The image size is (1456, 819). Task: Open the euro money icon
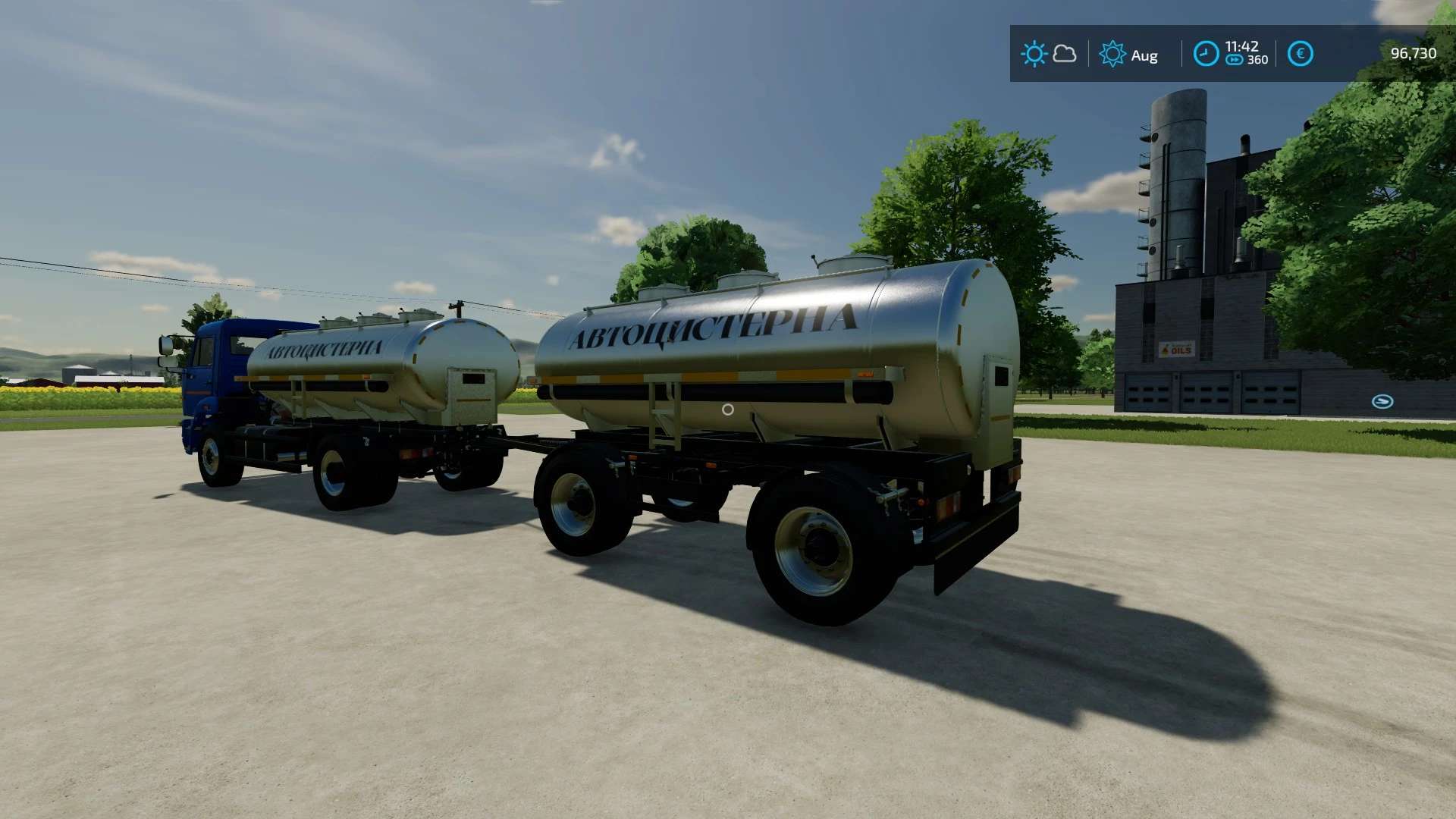click(1300, 54)
